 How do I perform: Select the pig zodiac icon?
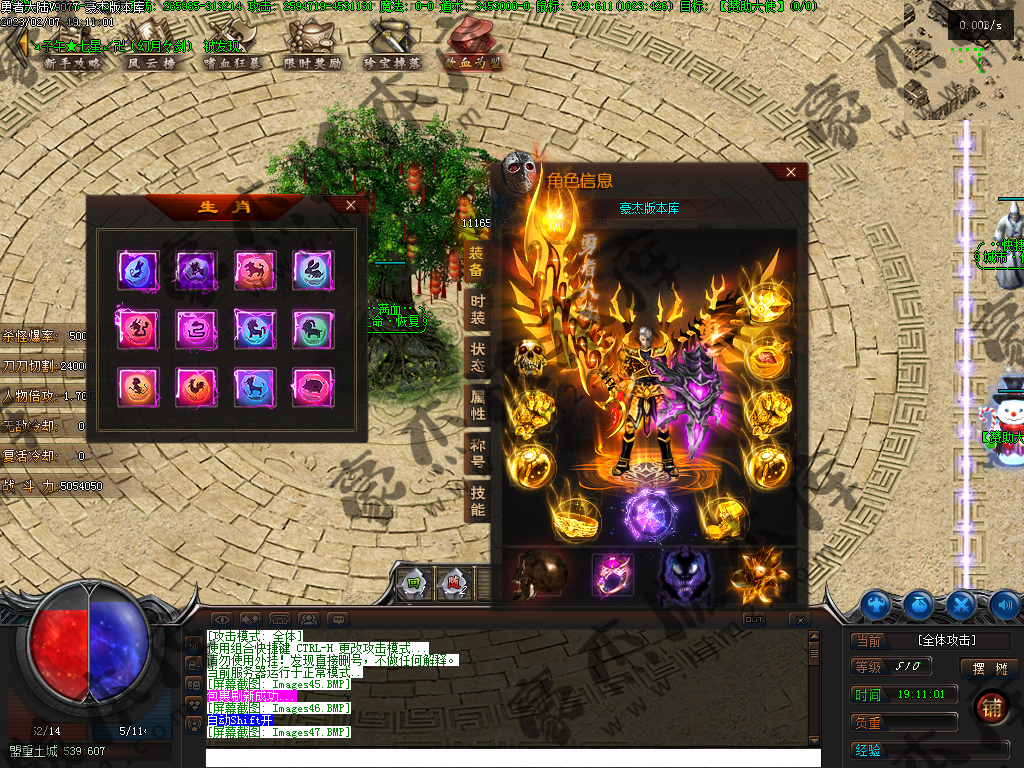[x=313, y=385]
